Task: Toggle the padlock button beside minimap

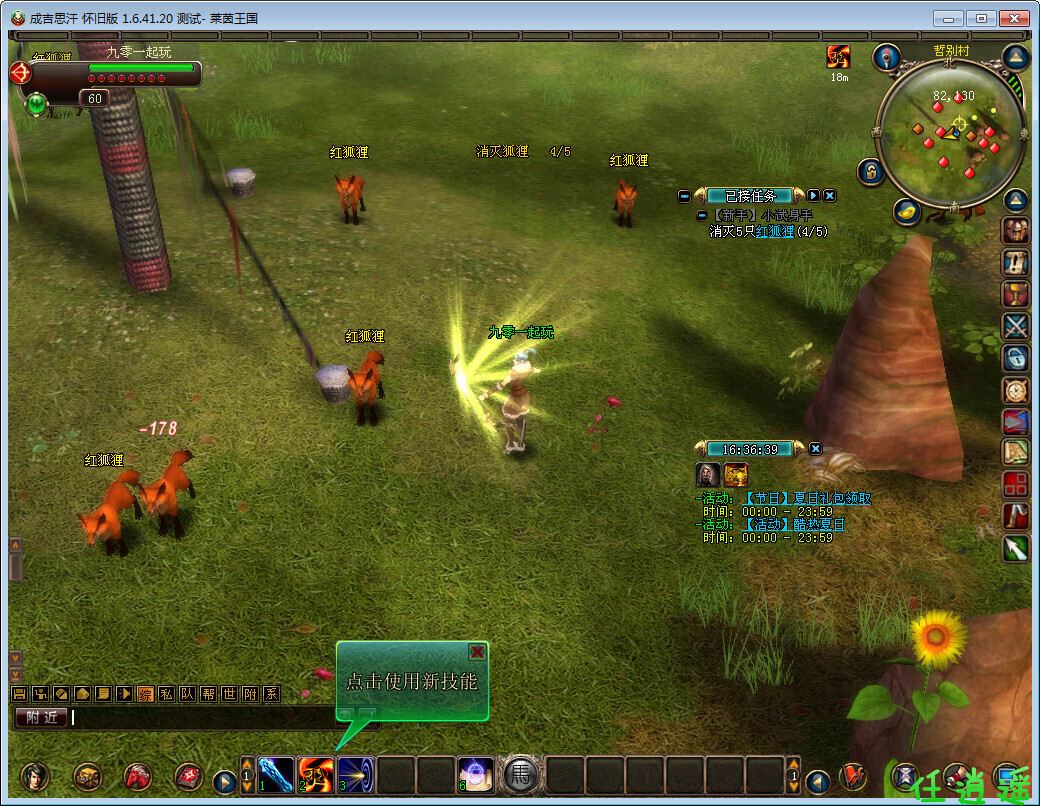Action: click(x=871, y=171)
